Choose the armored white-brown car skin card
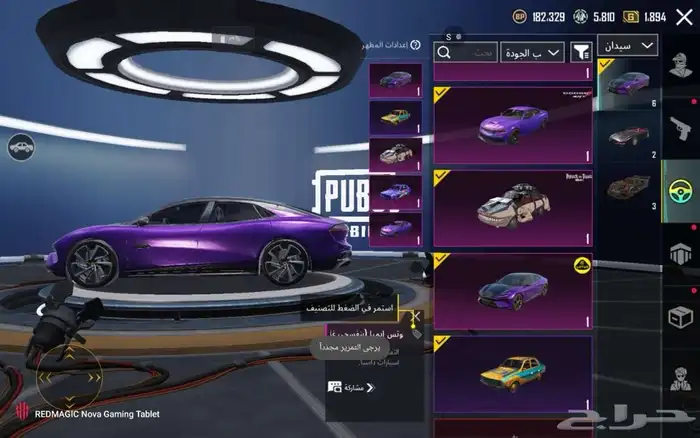The height and width of the screenshot is (438, 700). [512, 209]
